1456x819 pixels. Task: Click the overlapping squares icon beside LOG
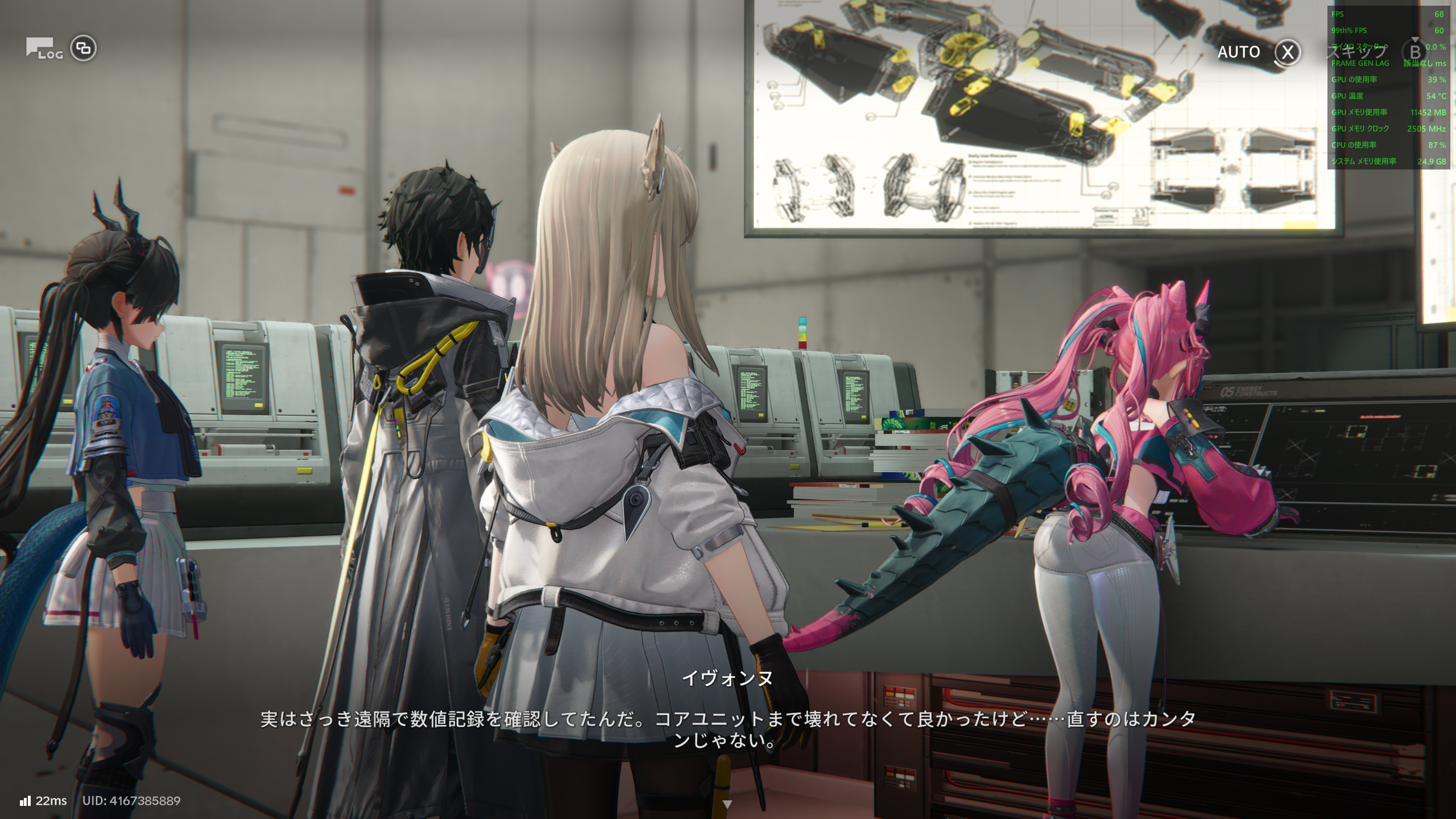pyautogui.click(x=84, y=48)
